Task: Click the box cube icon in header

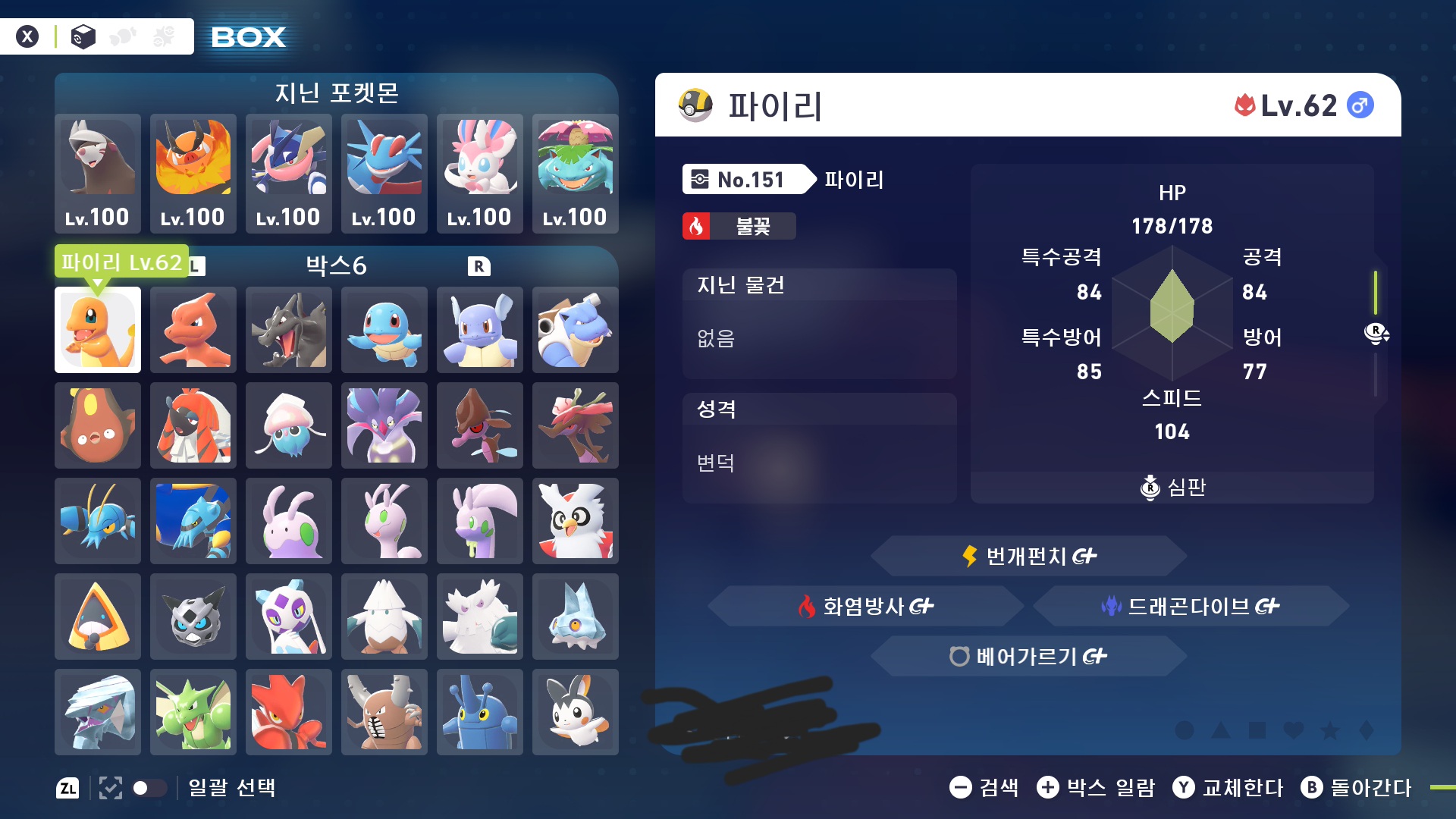Action: click(x=82, y=36)
